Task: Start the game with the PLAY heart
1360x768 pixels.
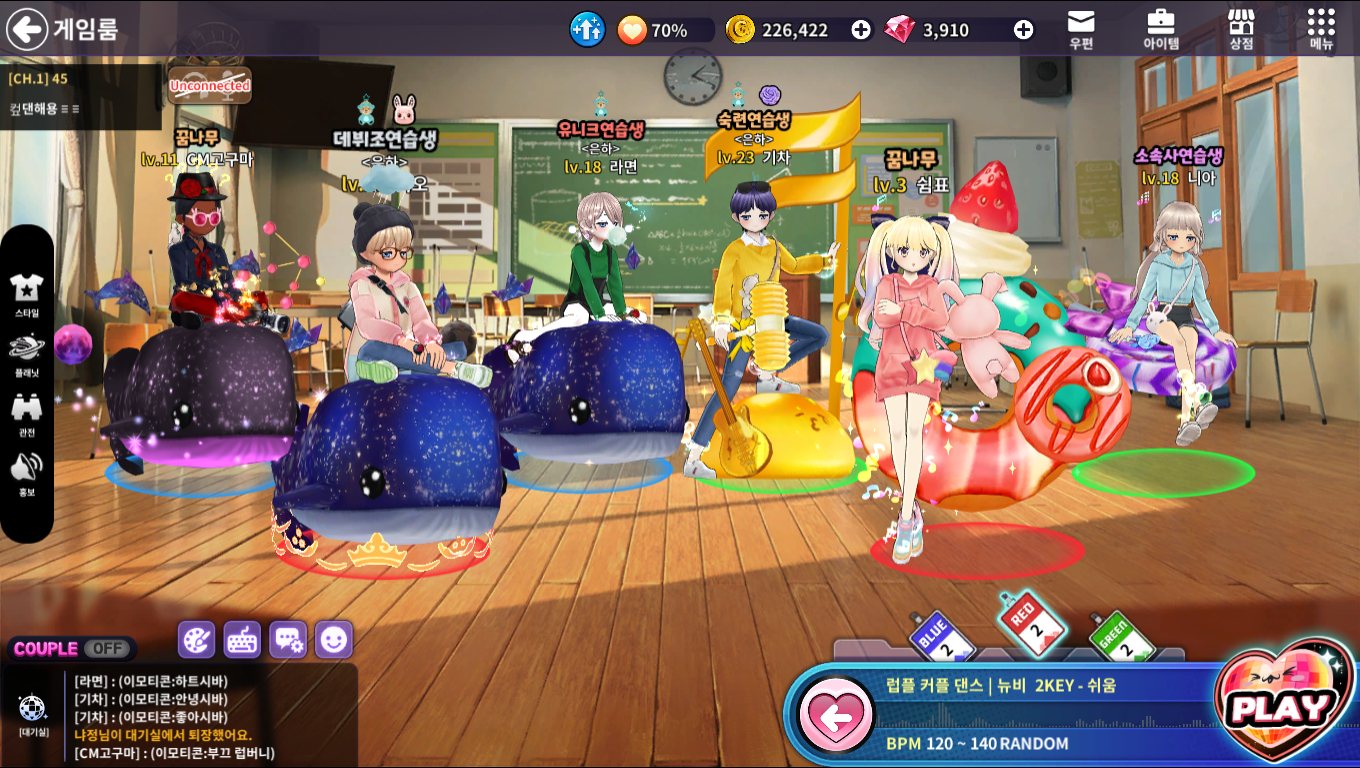Action: click(1283, 704)
